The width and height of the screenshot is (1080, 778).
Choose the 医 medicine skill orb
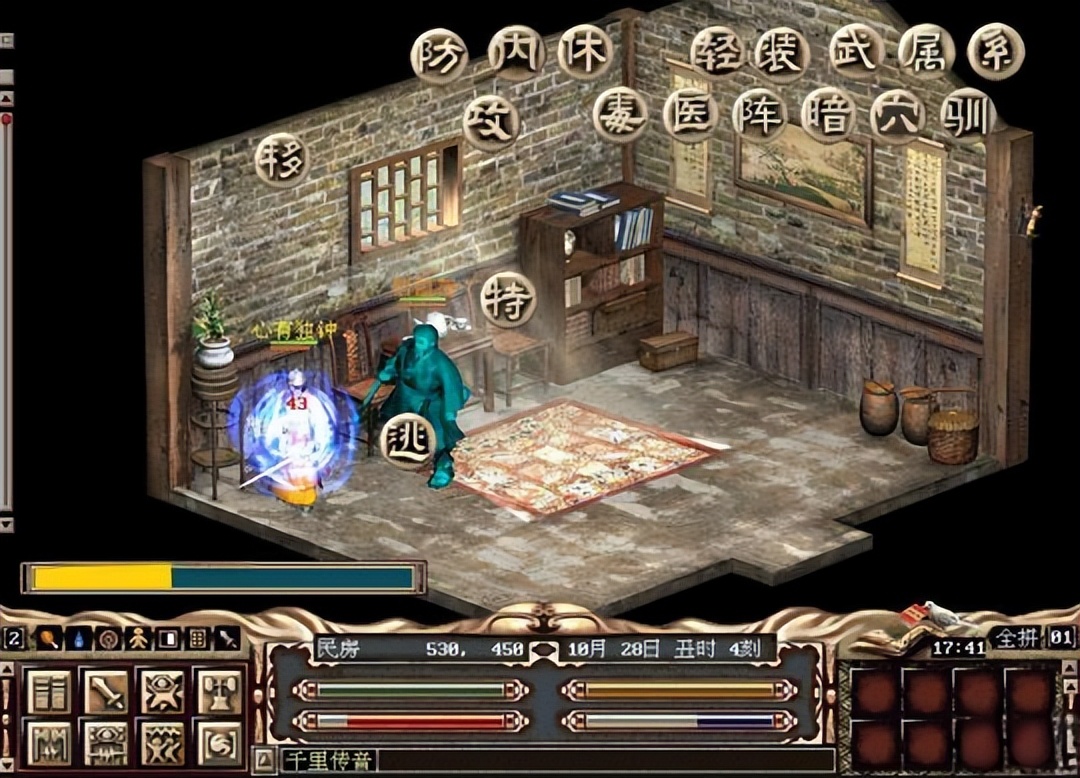pyautogui.click(x=691, y=115)
